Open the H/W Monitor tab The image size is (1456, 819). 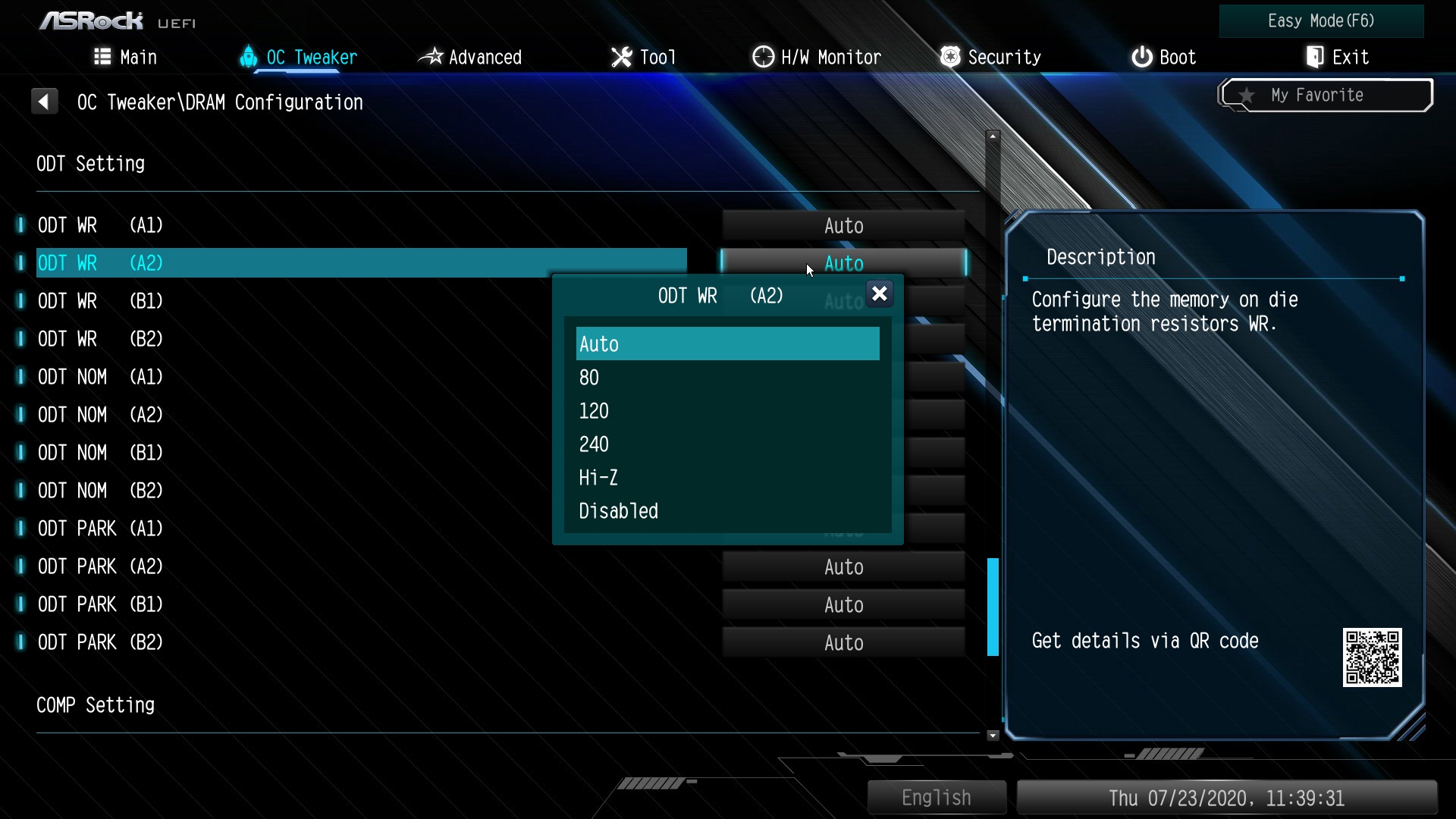pyautogui.click(x=817, y=58)
